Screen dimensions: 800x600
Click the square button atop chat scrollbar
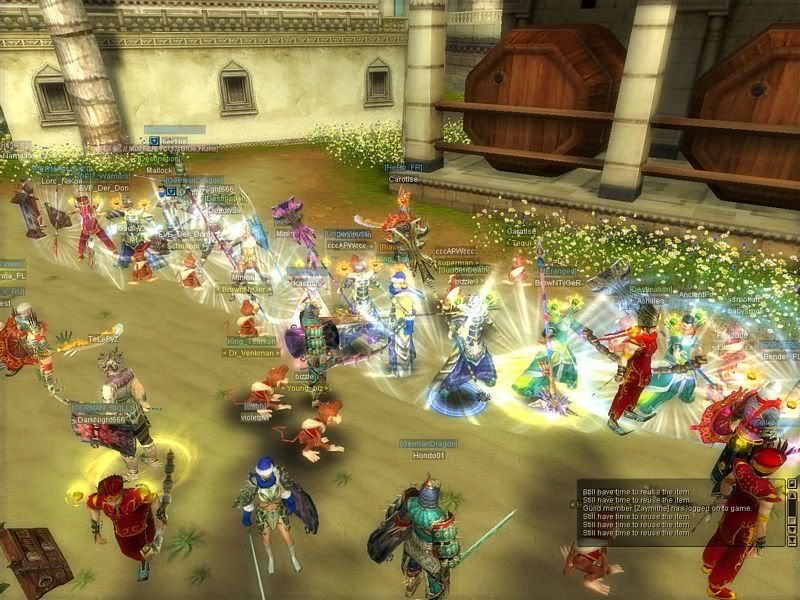792,483
